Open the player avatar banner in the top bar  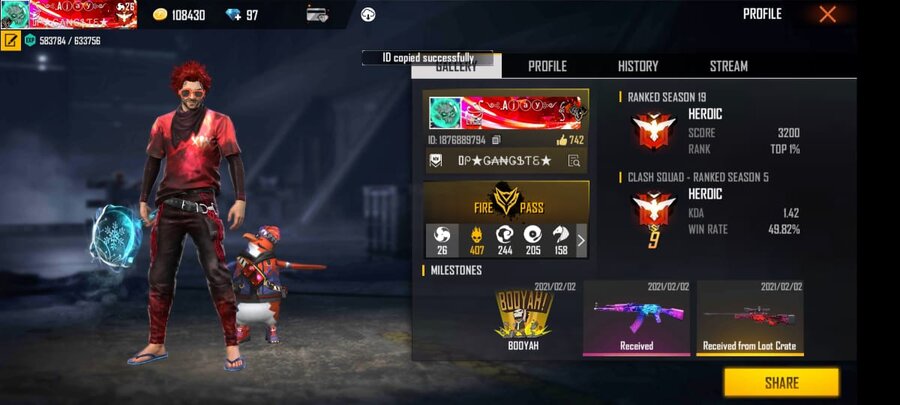pos(69,15)
